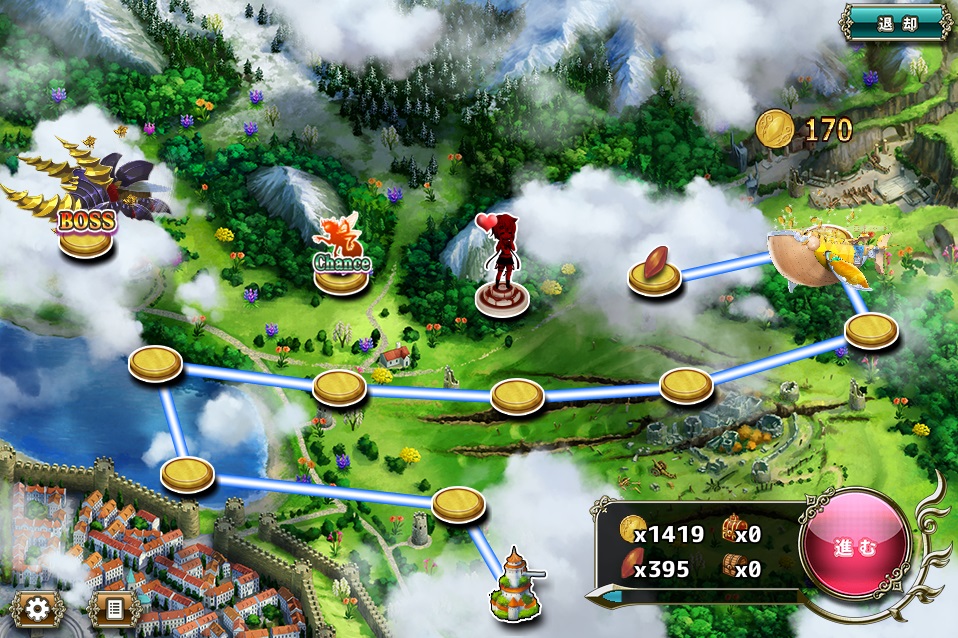The height and width of the screenshot is (638, 958).
Task: Open the gear settings menu
Action: click(39, 608)
